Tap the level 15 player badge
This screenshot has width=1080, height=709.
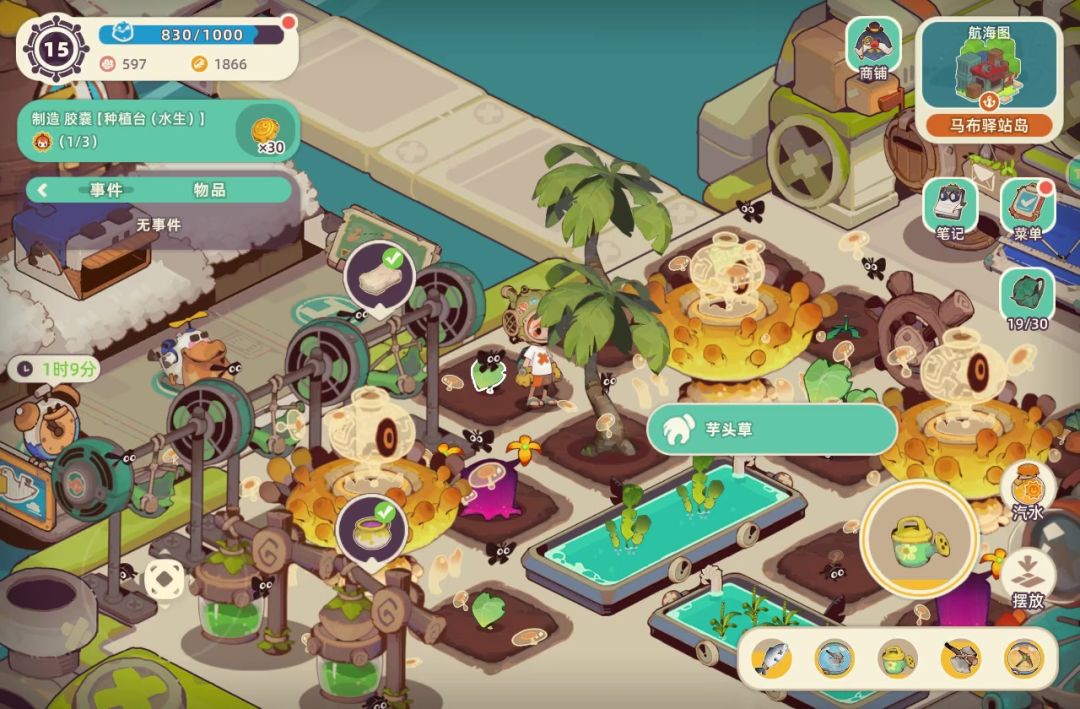(x=55, y=46)
